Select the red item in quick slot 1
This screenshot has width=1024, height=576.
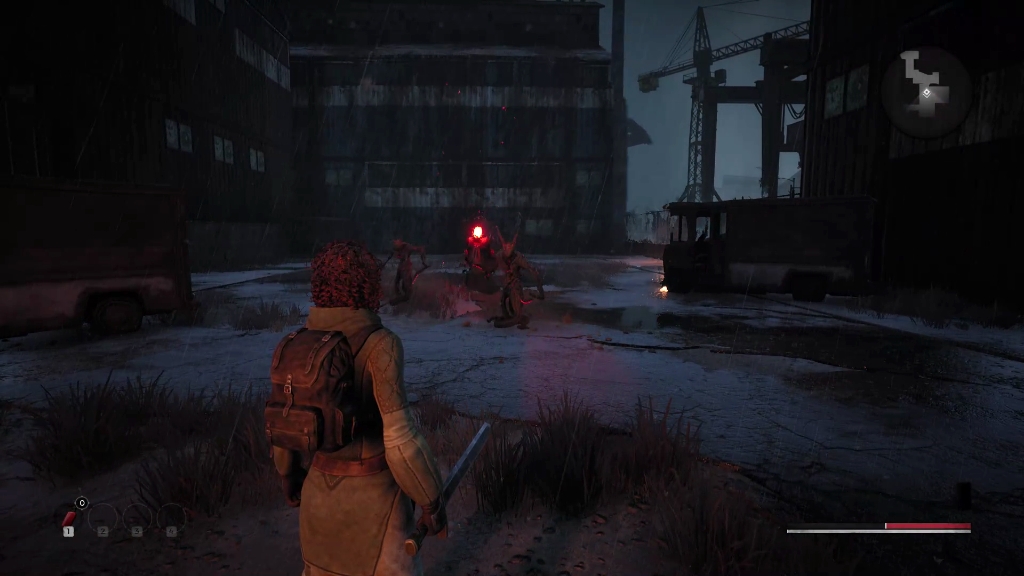pos(69,517)
